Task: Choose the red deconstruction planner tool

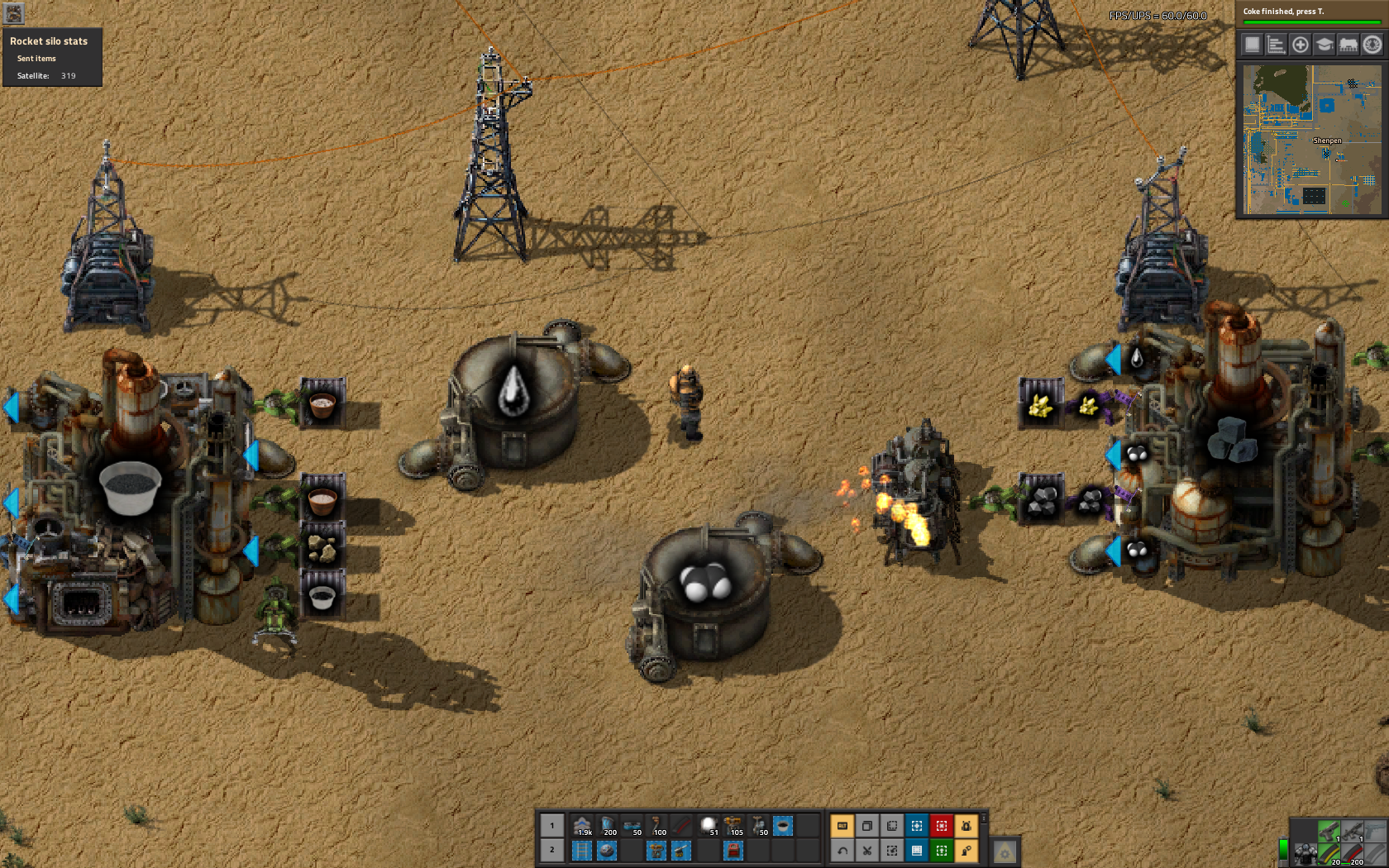Action: (x=942, y=826)
